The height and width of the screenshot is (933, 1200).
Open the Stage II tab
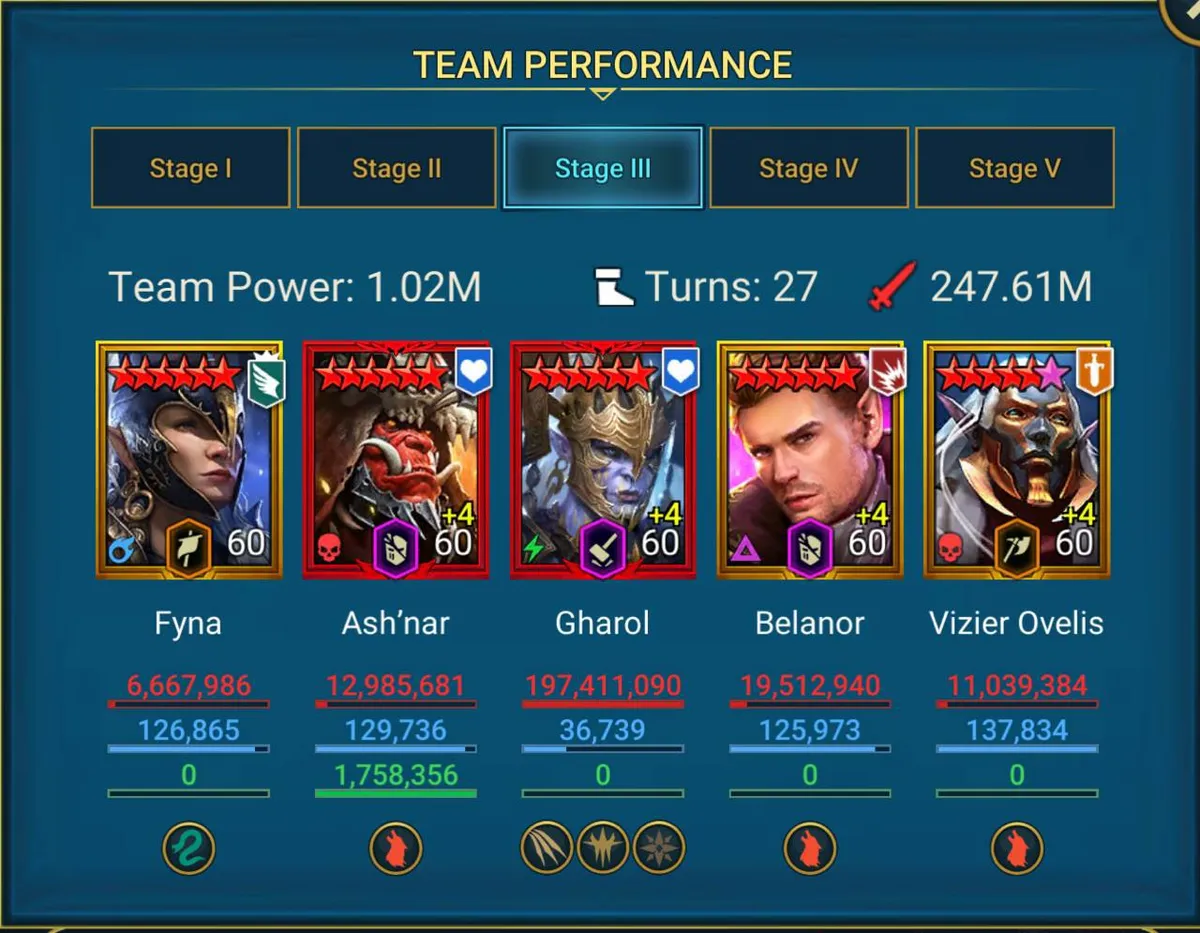pyautogui.click(x=396, y=168)
